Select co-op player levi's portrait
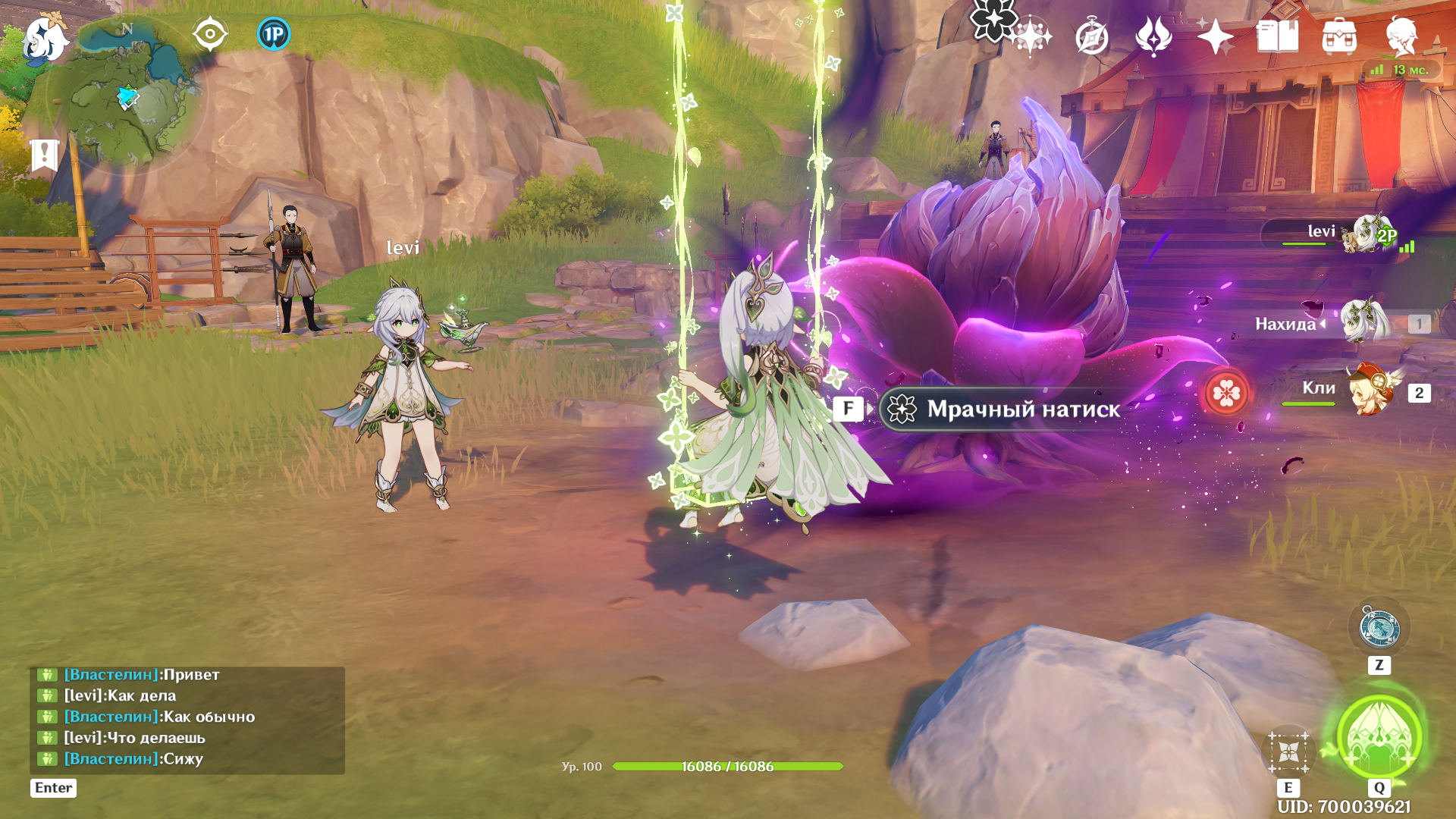The image size is (1456, 819). coord(1365,234)
